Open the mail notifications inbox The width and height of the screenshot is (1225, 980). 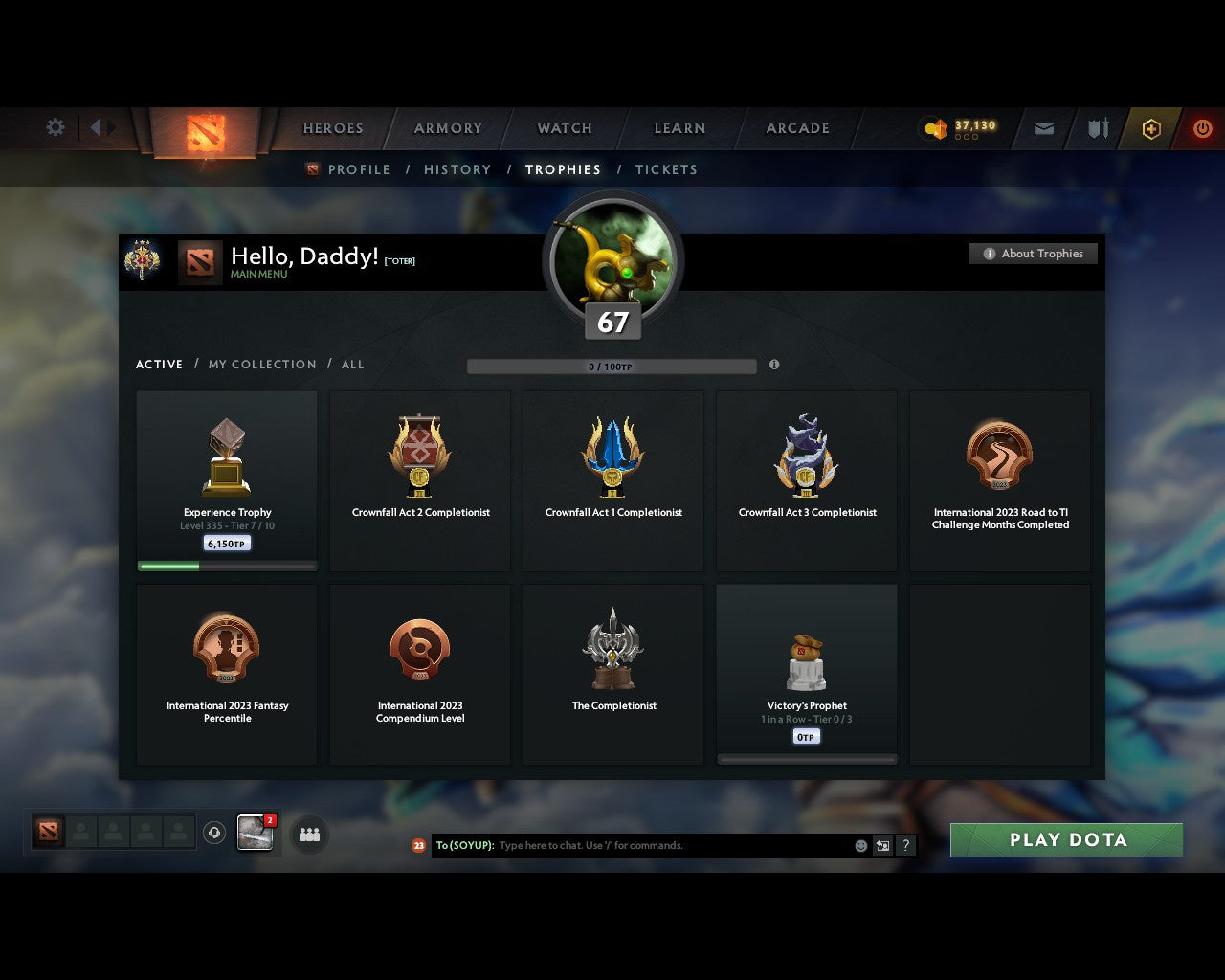point(1043,127)
